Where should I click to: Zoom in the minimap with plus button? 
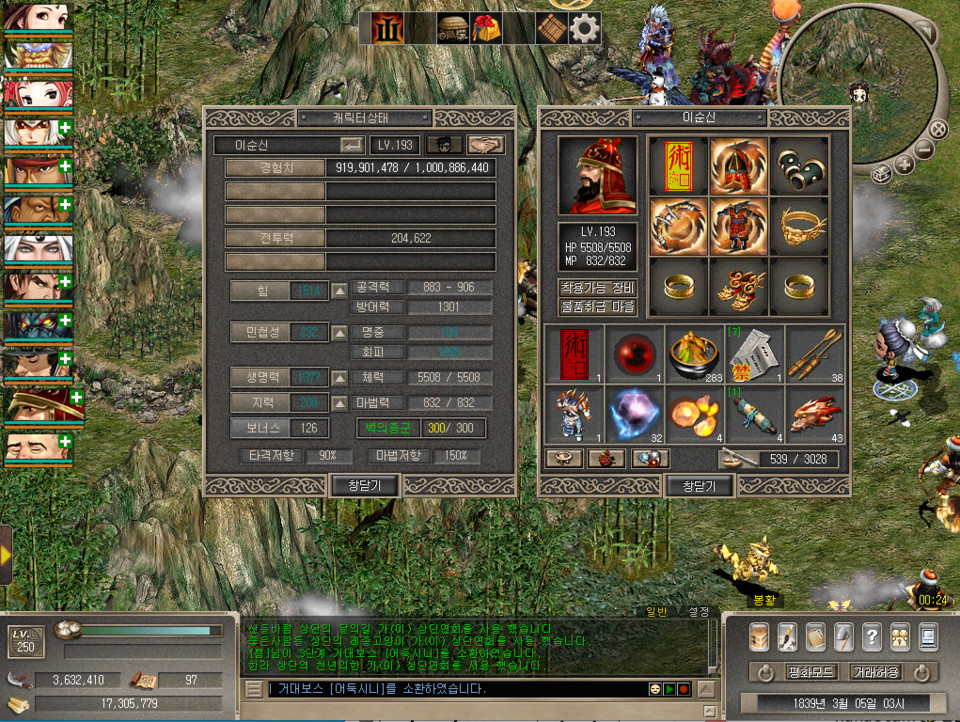coord(903,164)
